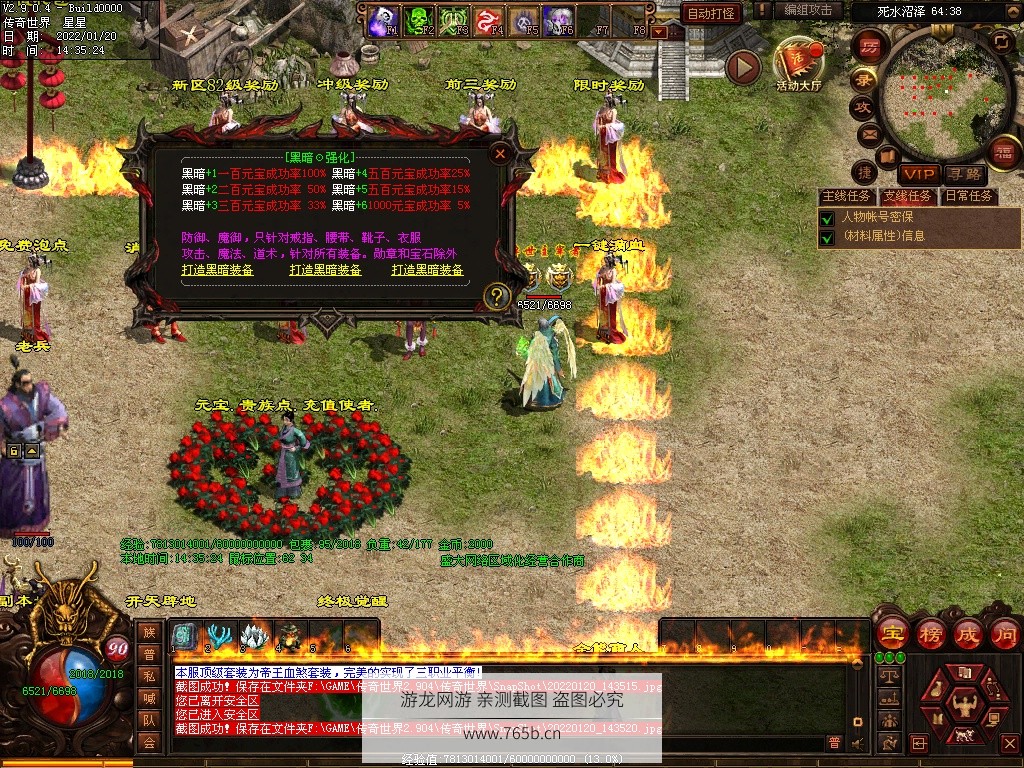Open the mail envelope icon
1024x768 pixels.
[868, 133]
